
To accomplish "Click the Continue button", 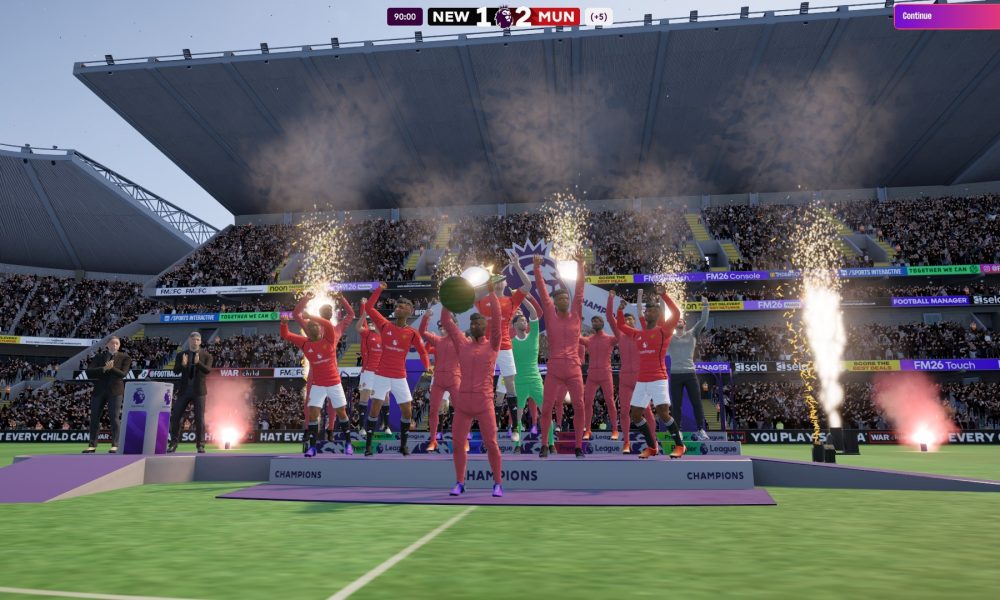I will click(x=945, y=16).
